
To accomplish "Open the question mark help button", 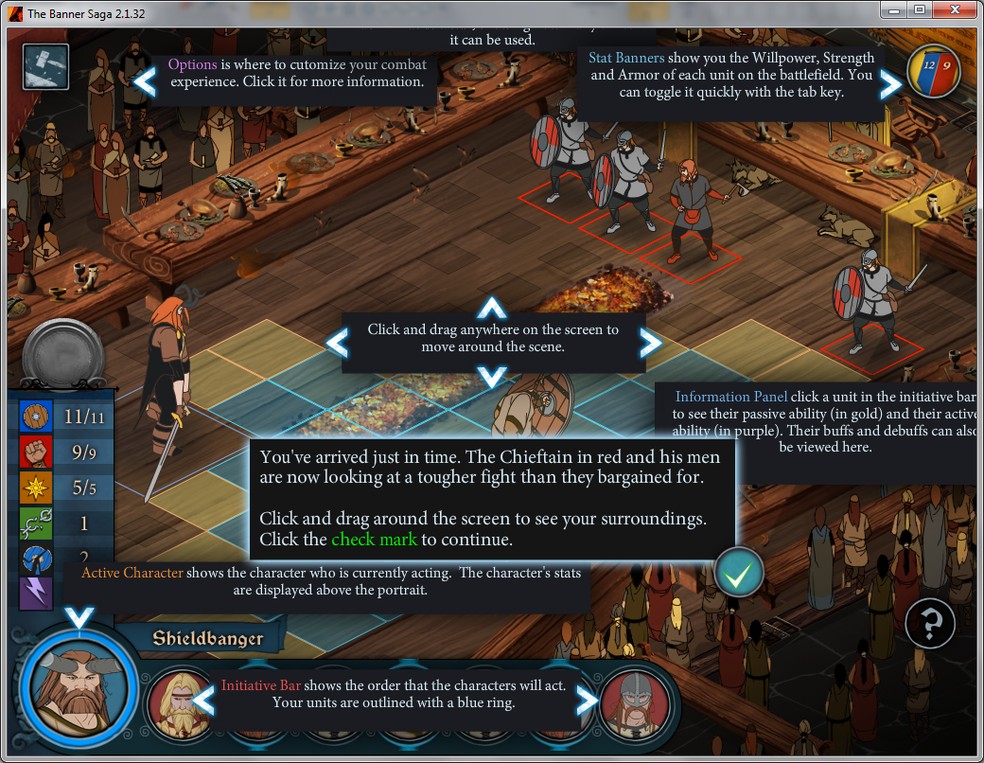I will click(x=929, y=624).
